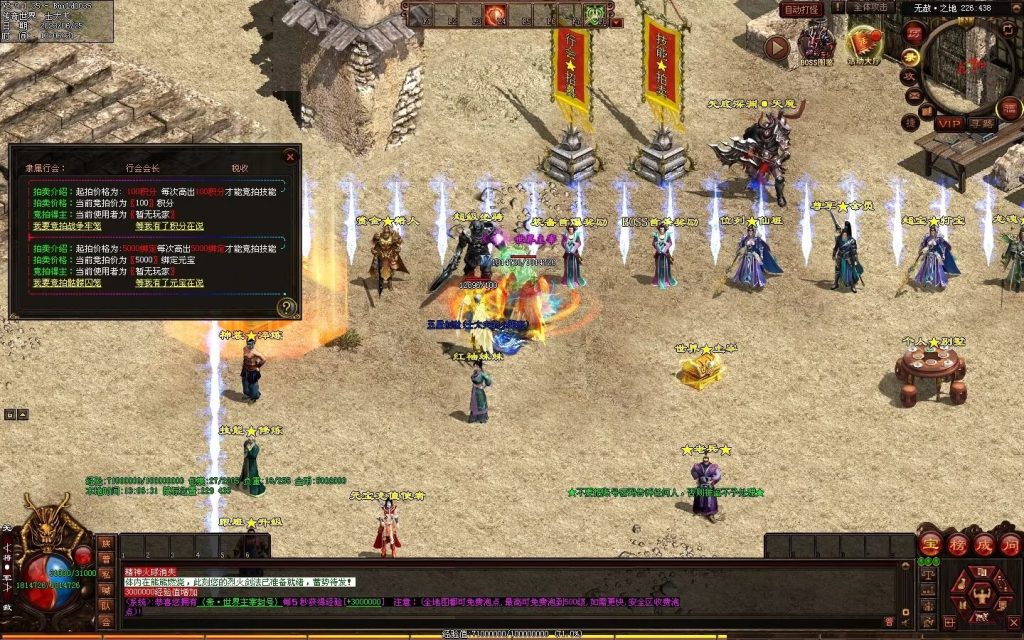1024x640 pixels.
Task: Click the 问 help round button
Action: click(x=1010, y=545)
